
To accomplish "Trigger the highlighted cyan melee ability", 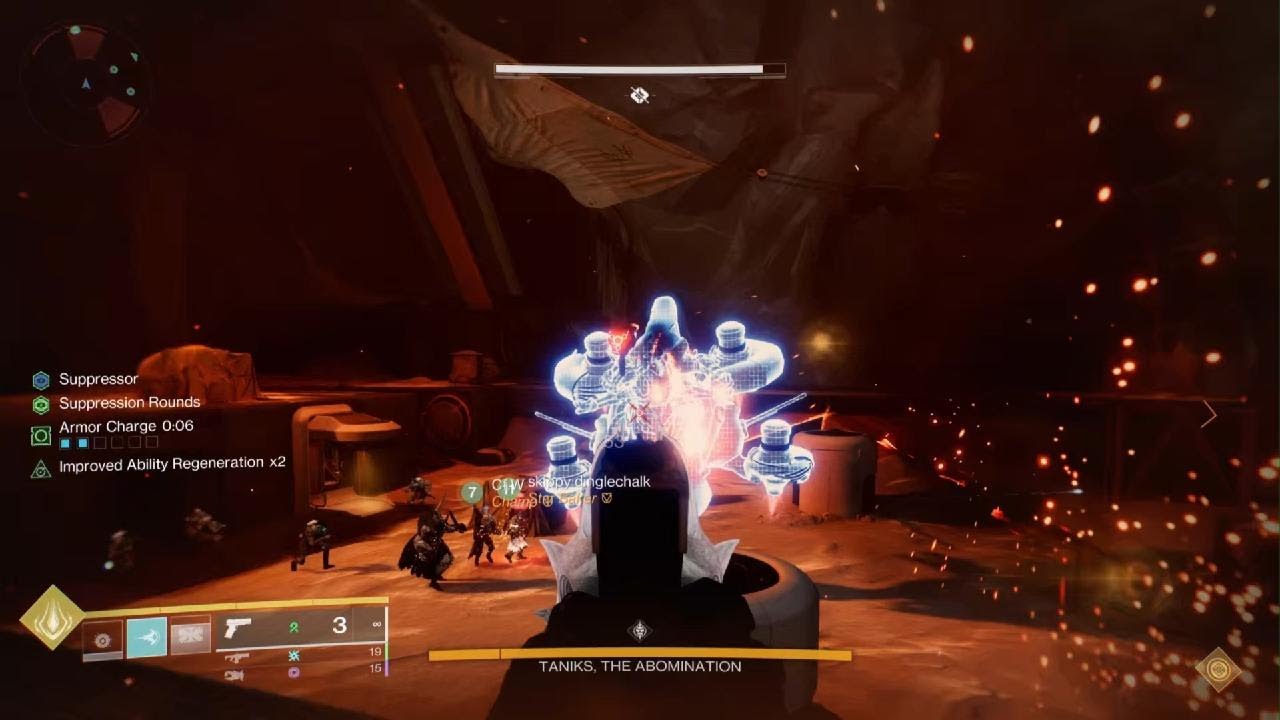I will point(146,638).
